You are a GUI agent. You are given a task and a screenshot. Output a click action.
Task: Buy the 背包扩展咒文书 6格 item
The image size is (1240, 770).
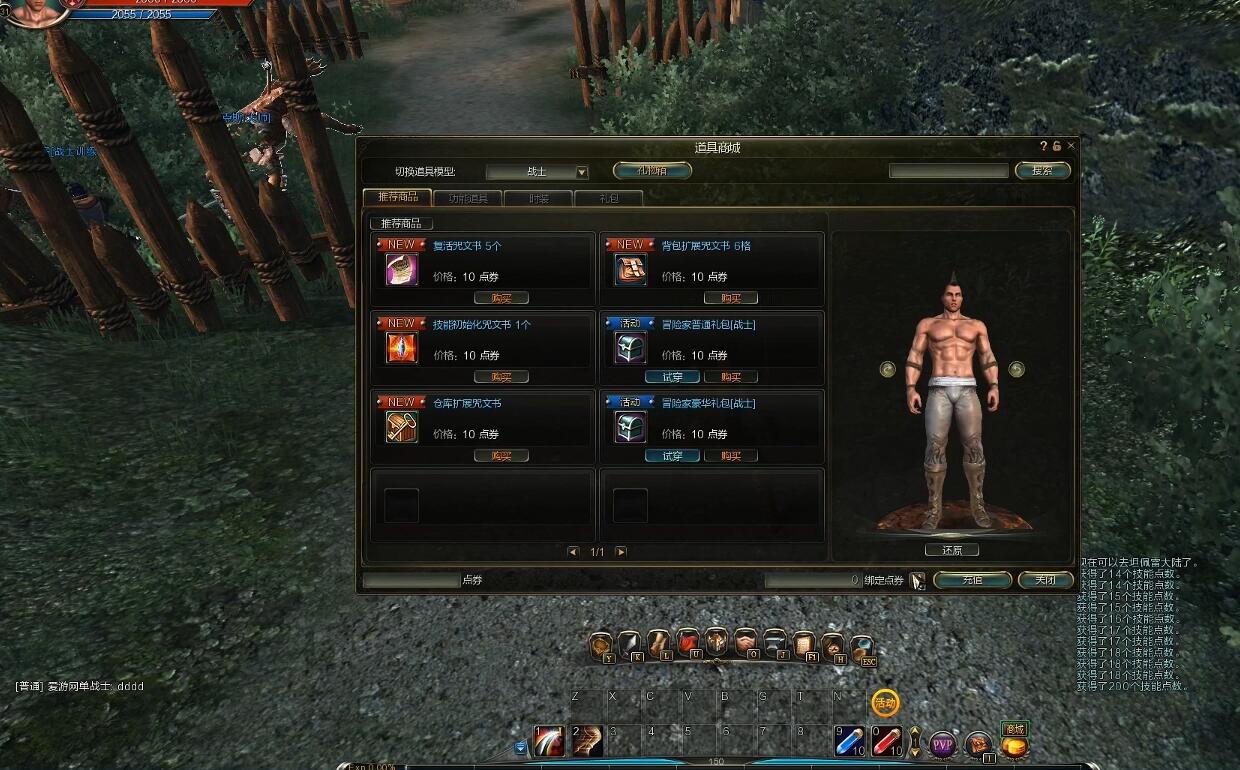tap(730, 298)
